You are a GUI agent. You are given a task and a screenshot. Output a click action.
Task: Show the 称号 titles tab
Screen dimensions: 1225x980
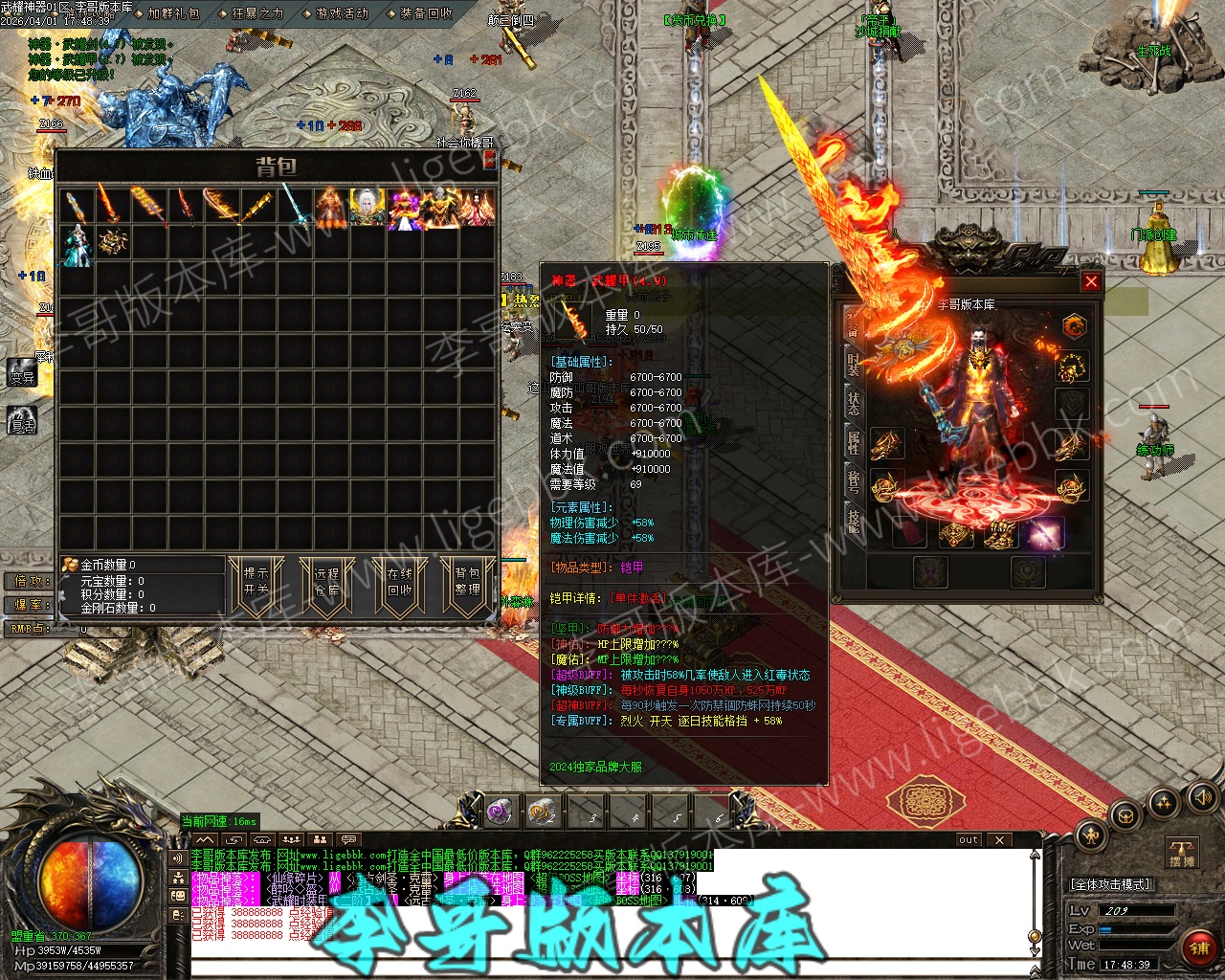tap(853, 481)
